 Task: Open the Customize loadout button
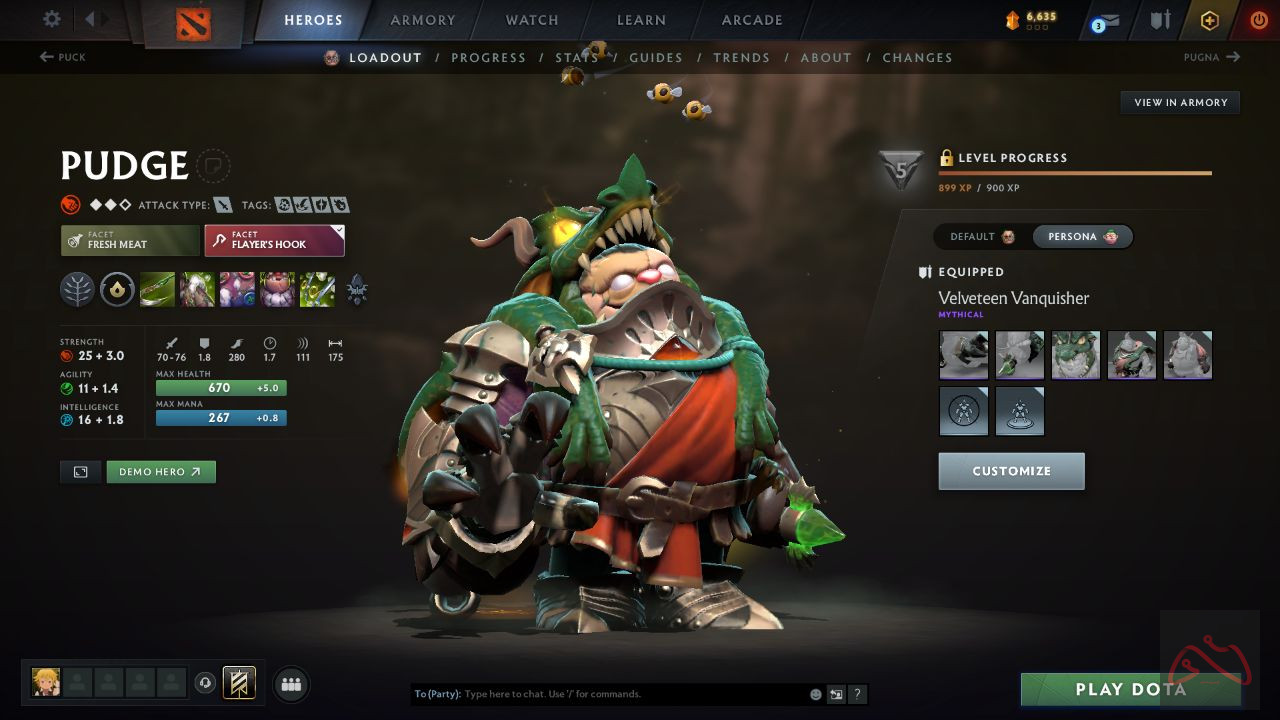[1011, 471]
